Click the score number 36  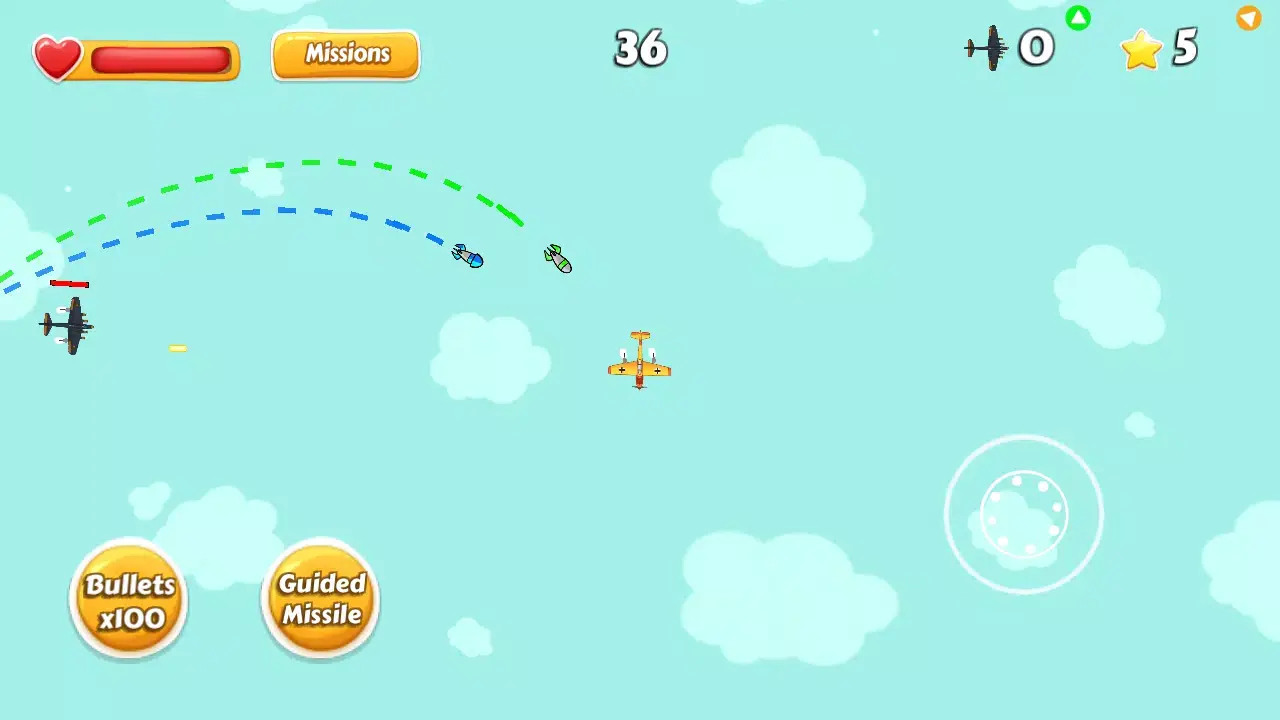(x=640, y=49)
